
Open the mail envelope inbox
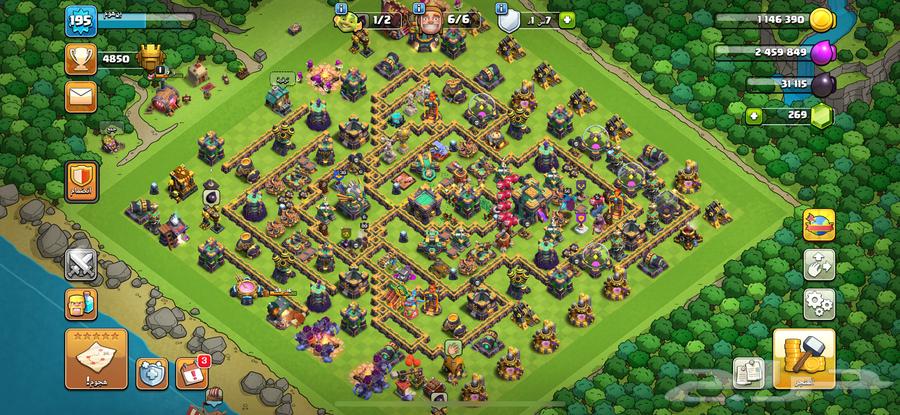80,98
